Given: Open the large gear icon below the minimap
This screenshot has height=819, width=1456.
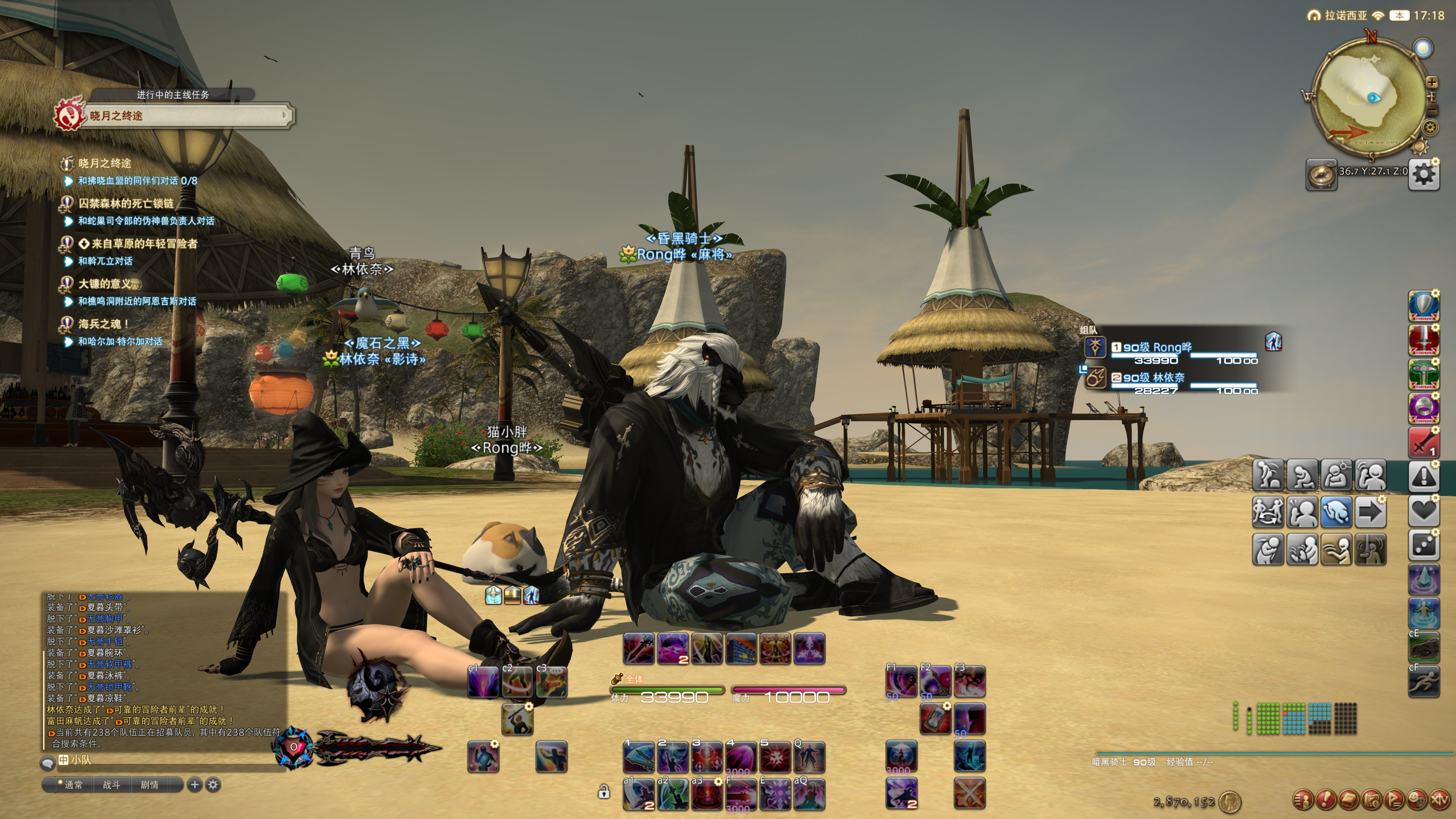Looking at the screenshot, I should 1424,174.
